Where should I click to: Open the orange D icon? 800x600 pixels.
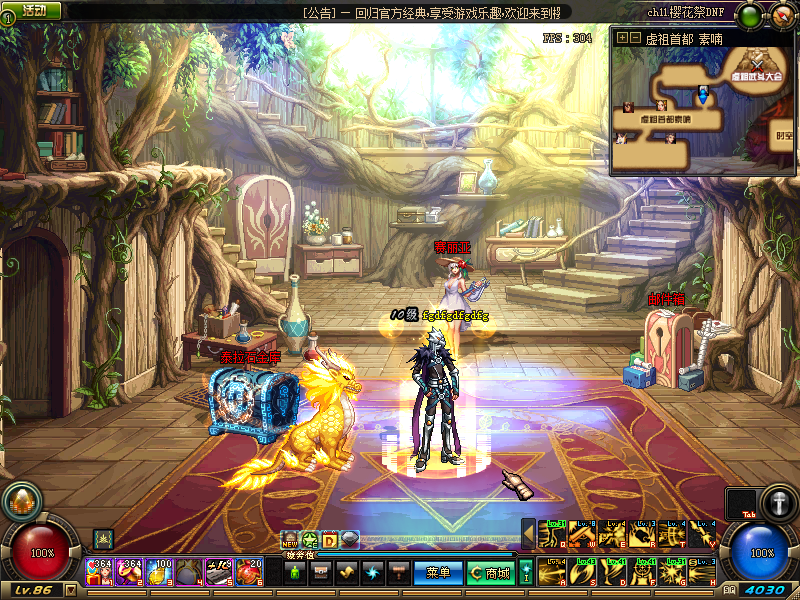pos(329,540)
